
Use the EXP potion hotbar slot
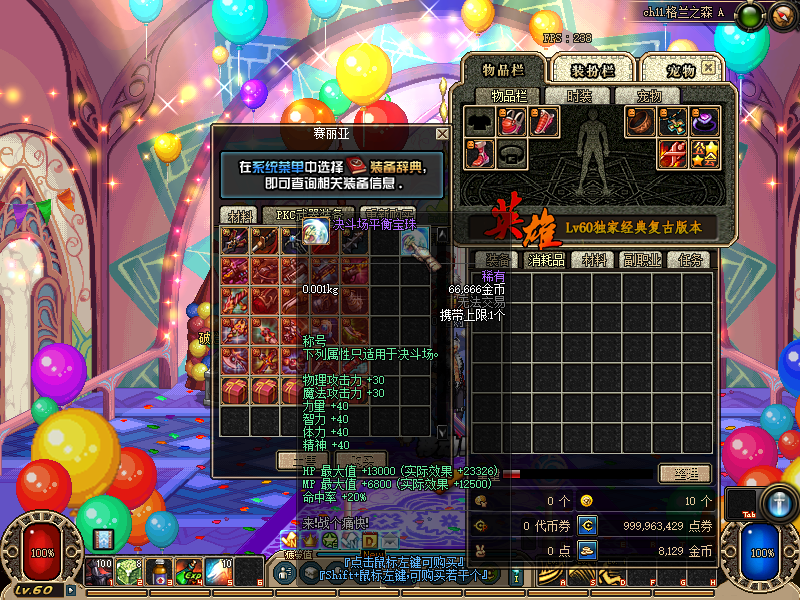(x=189, y=571)
